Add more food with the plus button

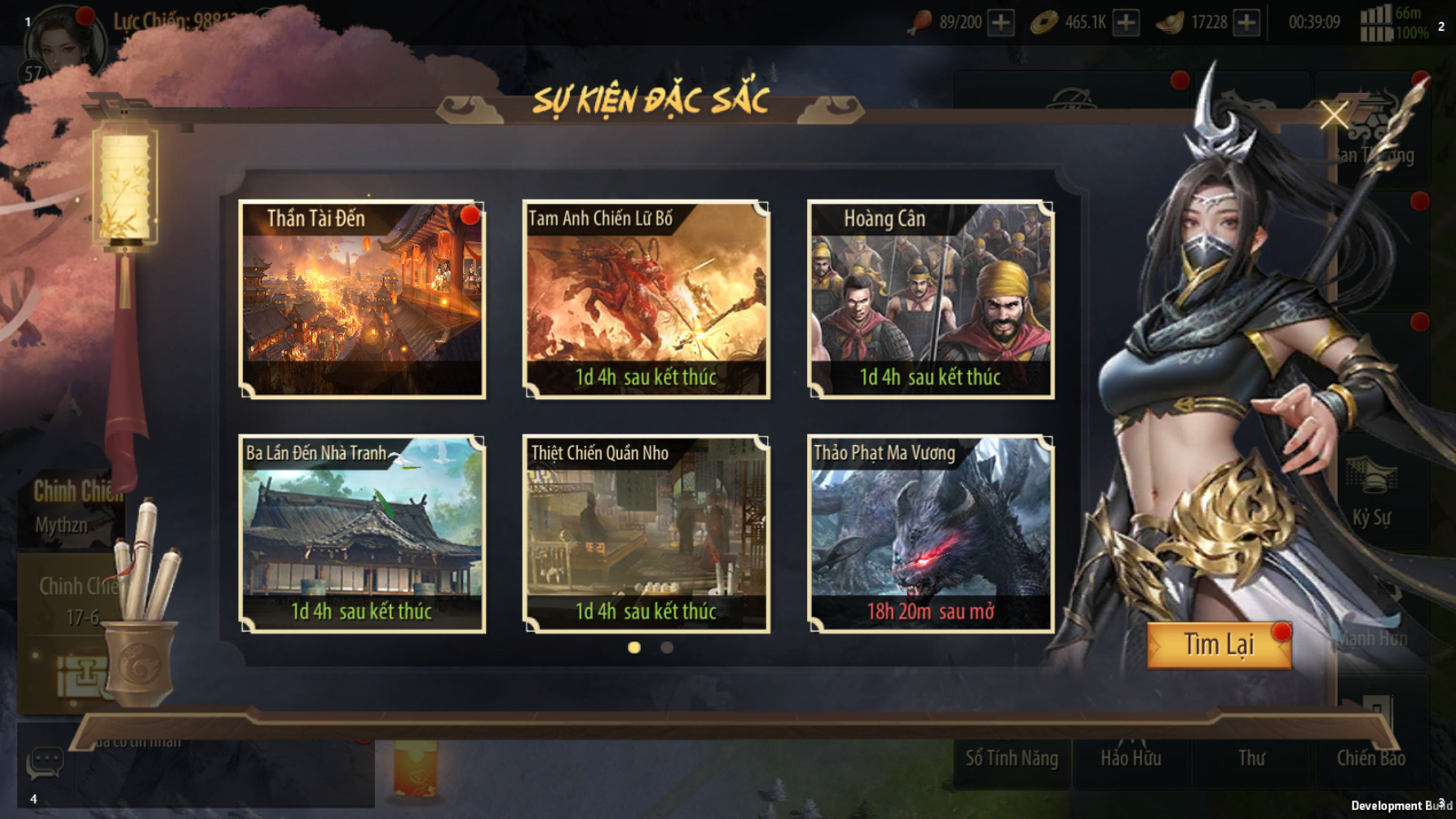[1001, 23]
